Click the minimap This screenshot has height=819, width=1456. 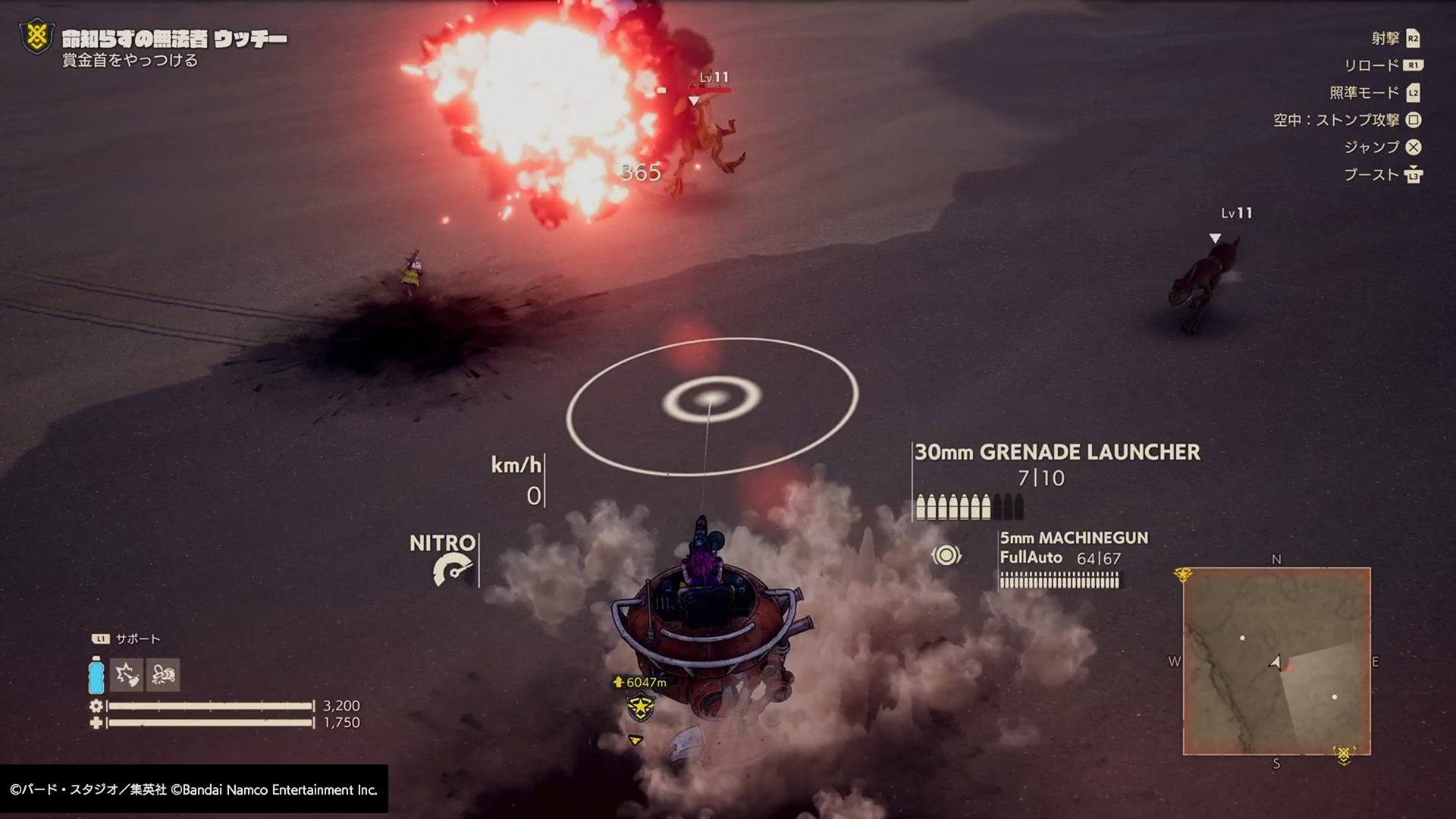pos(1276,661)
